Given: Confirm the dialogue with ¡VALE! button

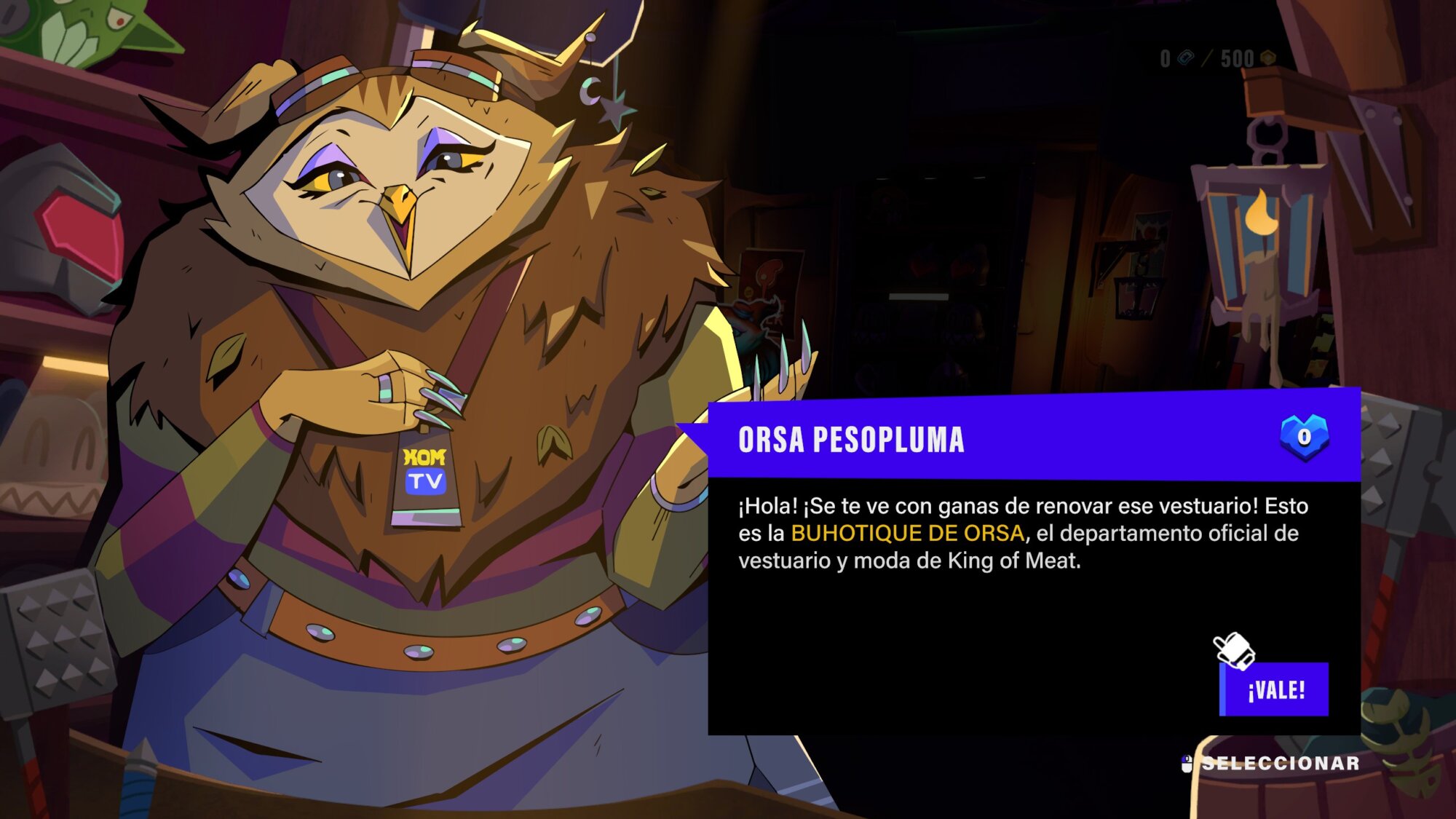Looking at the screenshot, I should 1274,689.
